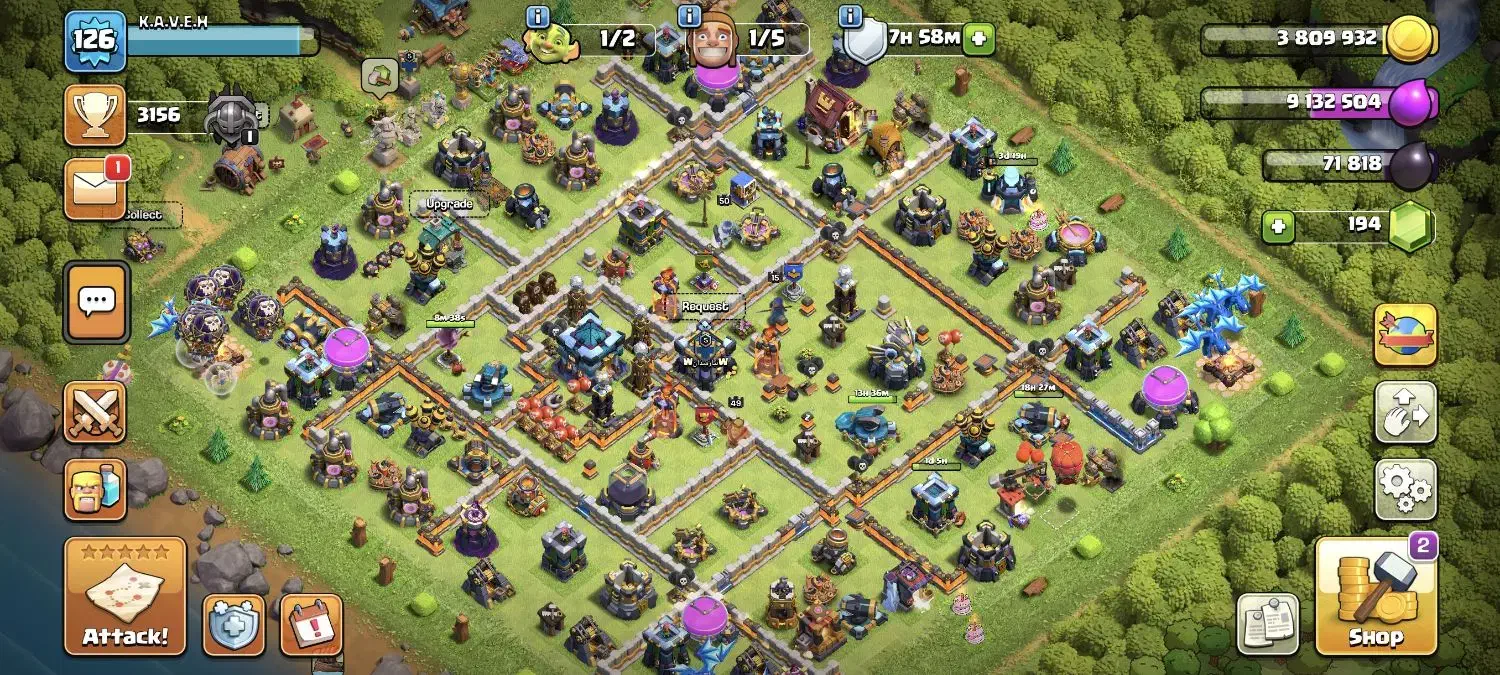Open the mail inbox with notification
This screenshot has height=675, width=1500.
click(96, 188)
